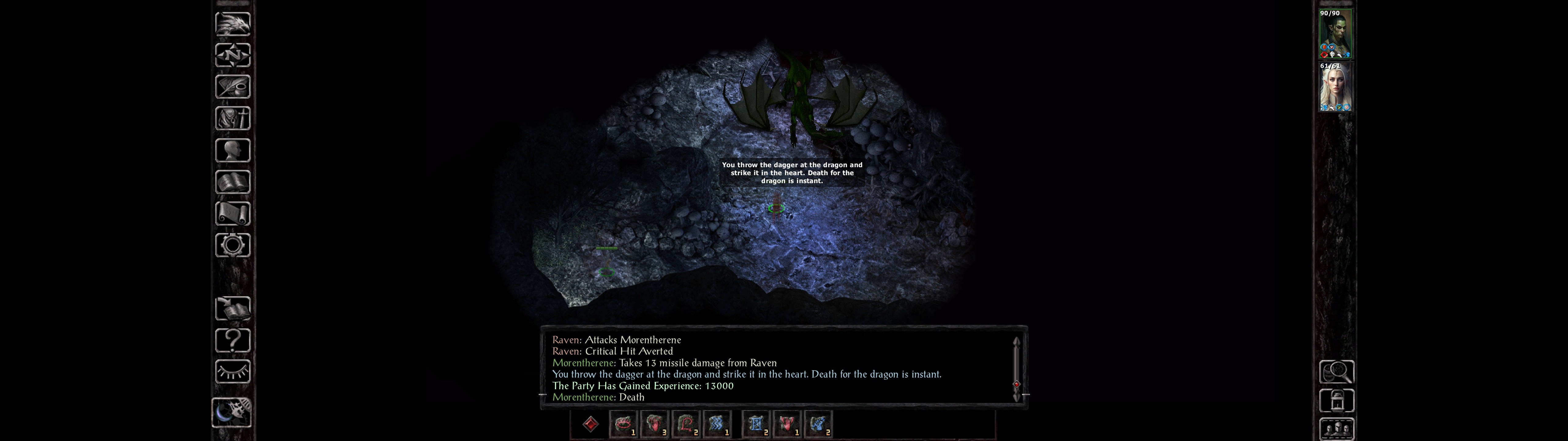Cast the blue hourglass rune spell

point(756,424)
